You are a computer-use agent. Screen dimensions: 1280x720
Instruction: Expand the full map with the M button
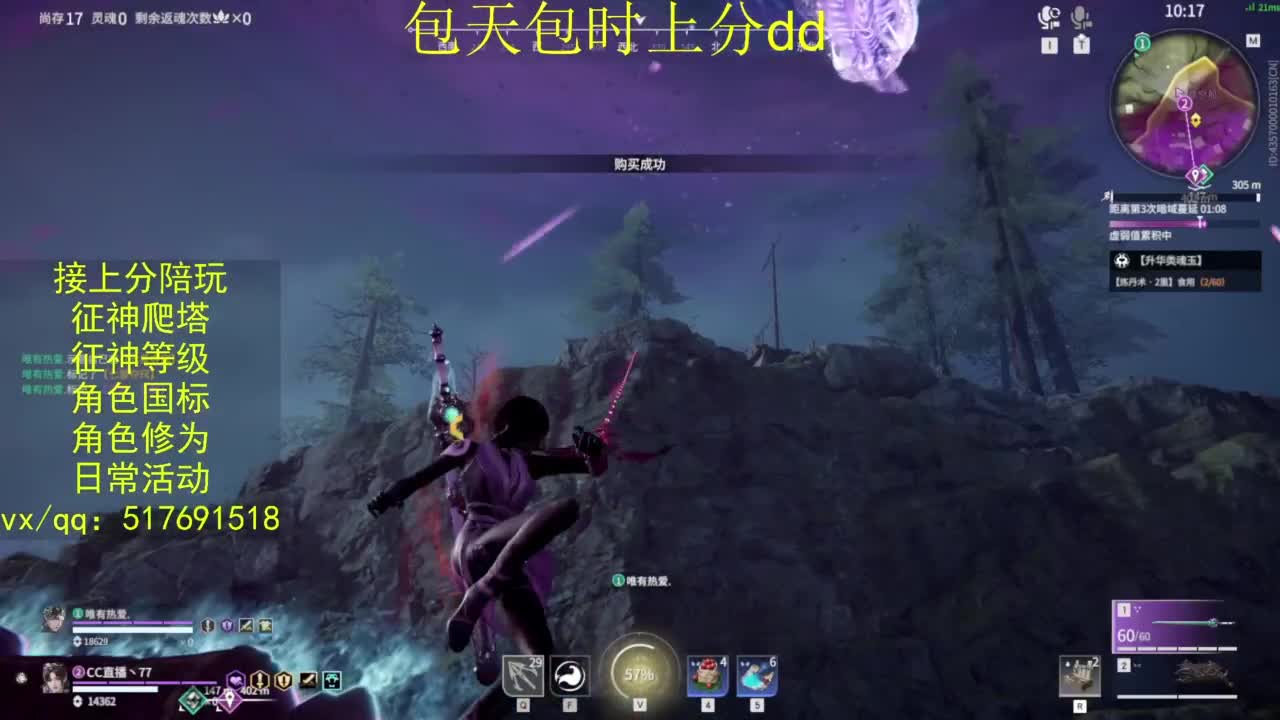[x=1251, y=41]
